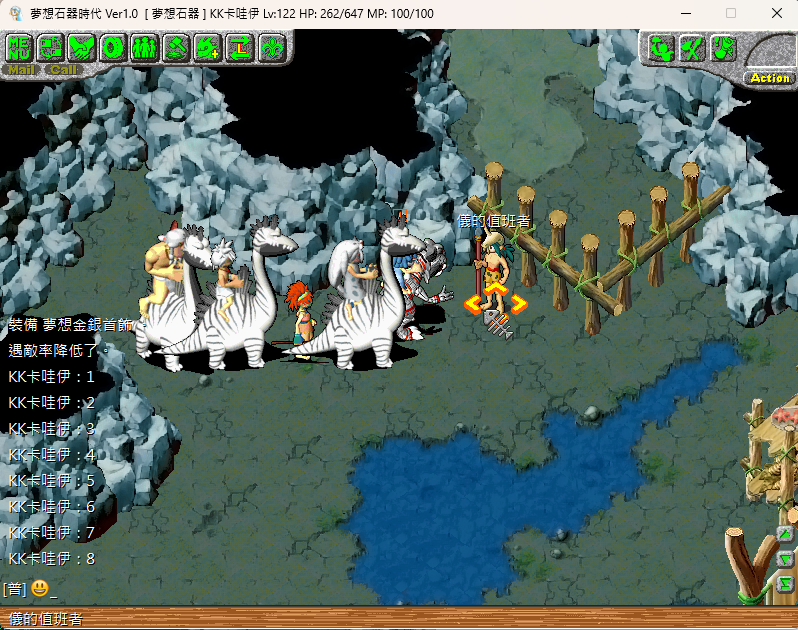Open the Action panel tab
This screenshot has height=630, width=798.
coord(769,77)
